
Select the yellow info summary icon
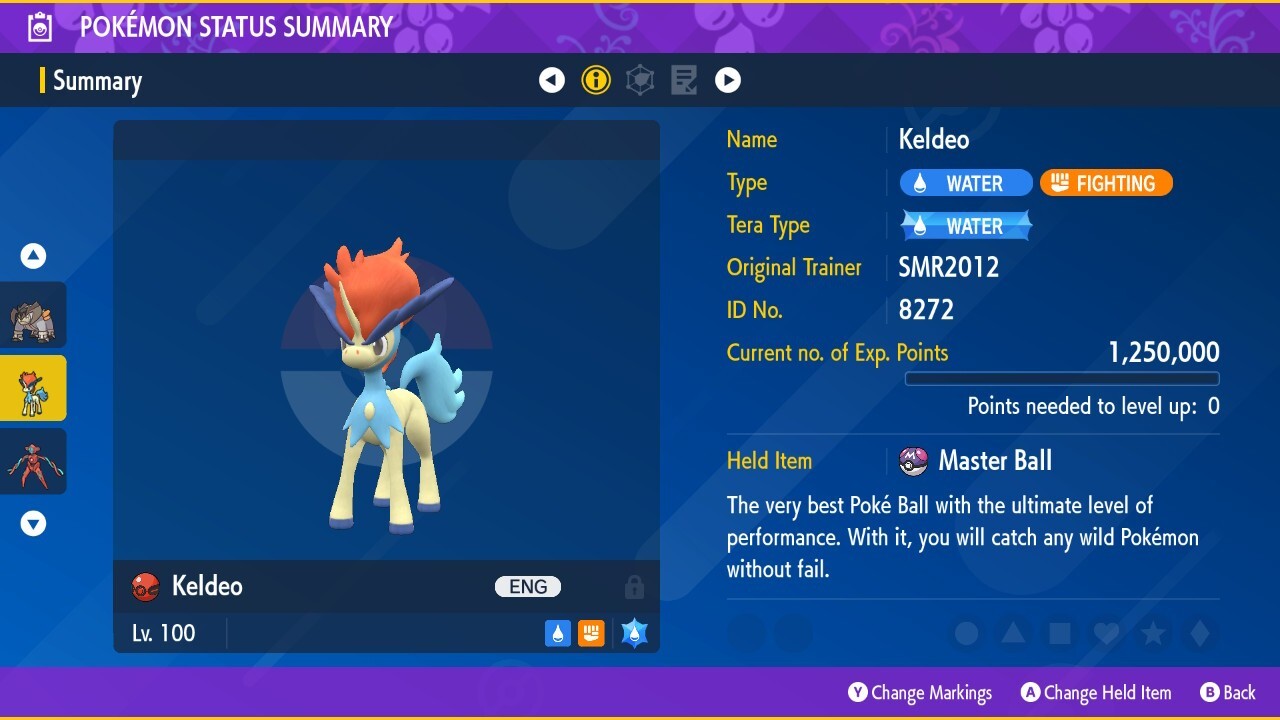(x=596, y=80)
